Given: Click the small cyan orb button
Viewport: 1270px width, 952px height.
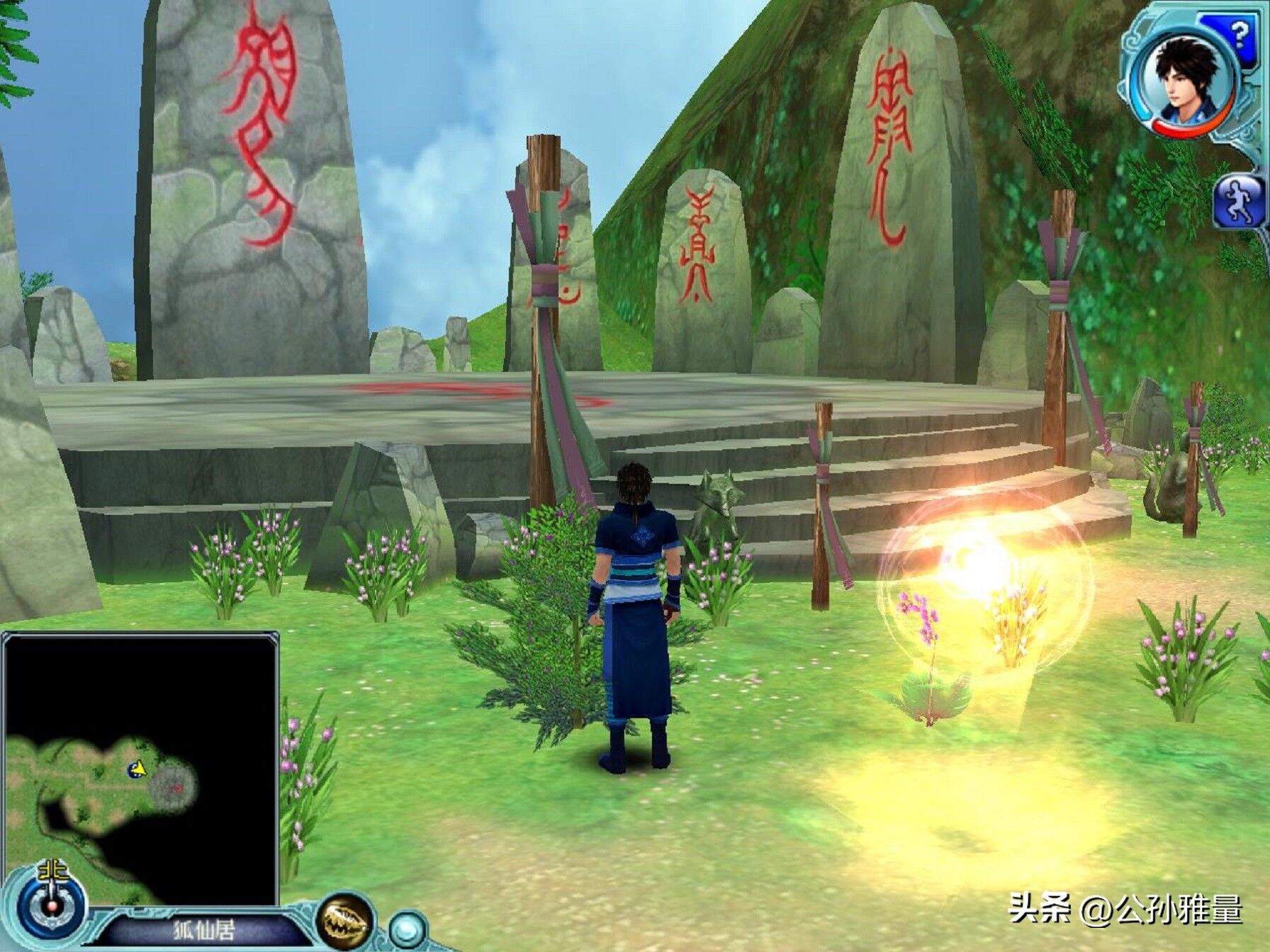Looking at the screenshot, I should [408, 928].
